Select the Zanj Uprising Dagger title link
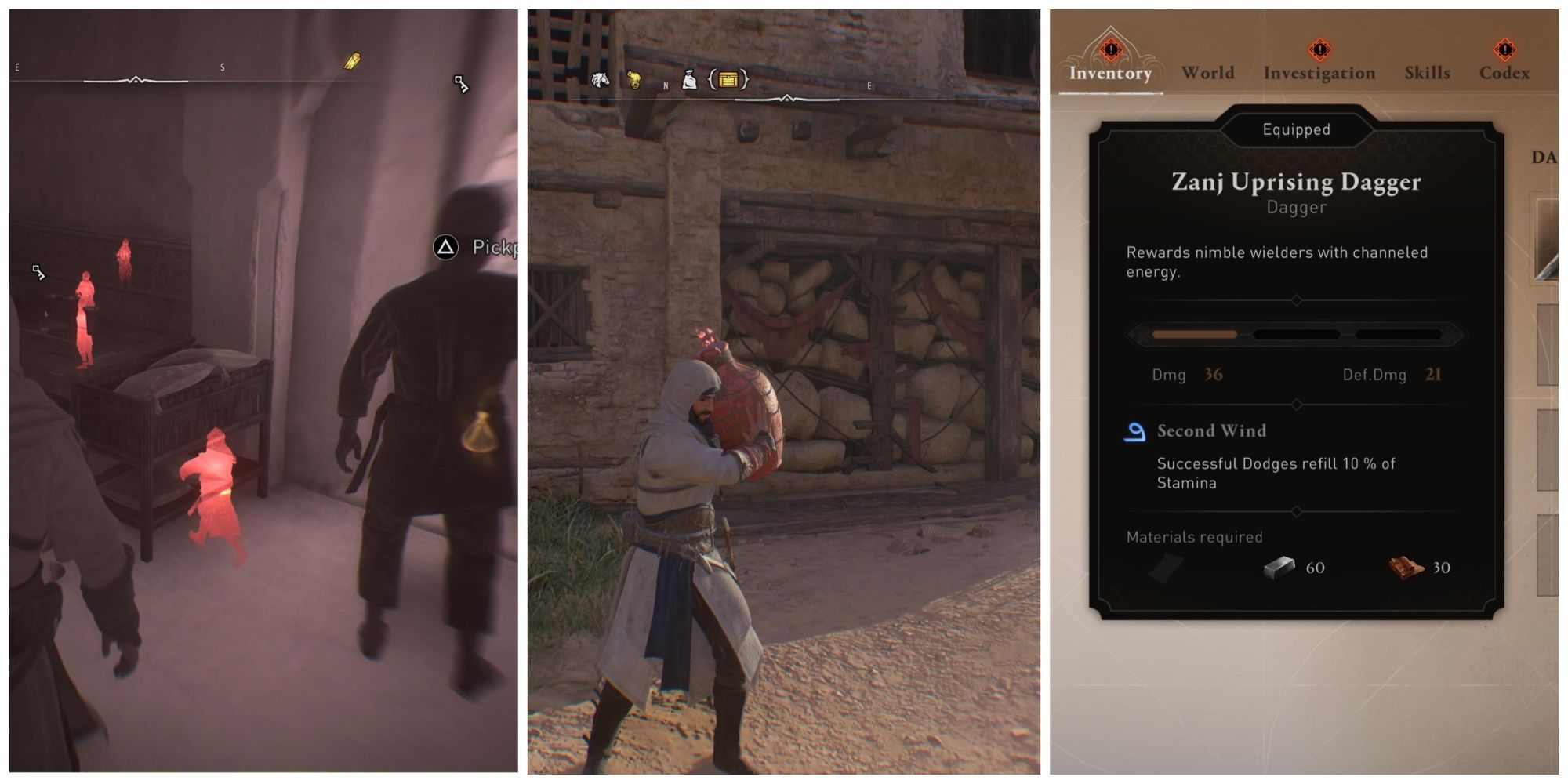 (1296, 182)
